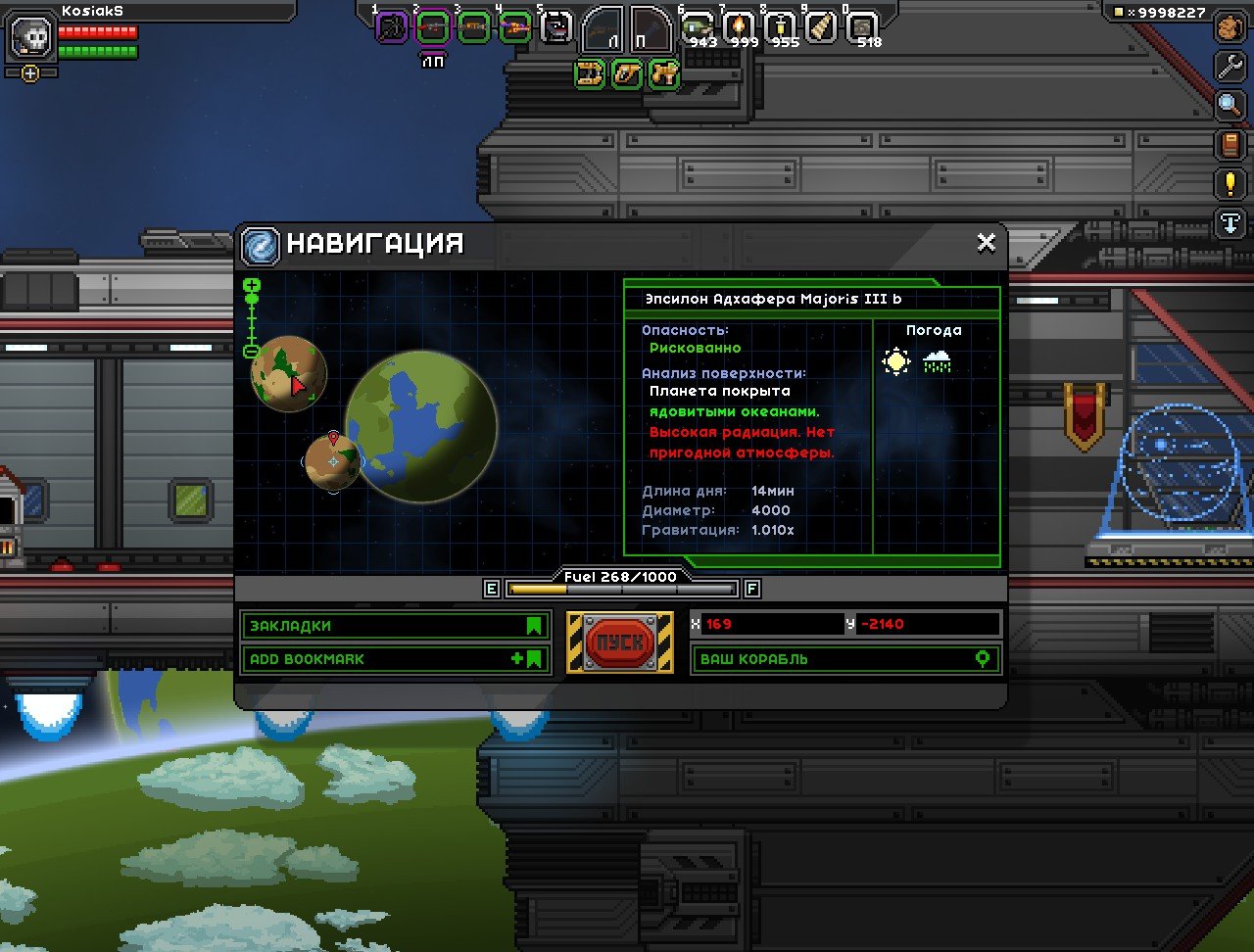The image size is (1254, 952).
Task: Zoom in the navigation map with plus
Action: coord(252,286)
